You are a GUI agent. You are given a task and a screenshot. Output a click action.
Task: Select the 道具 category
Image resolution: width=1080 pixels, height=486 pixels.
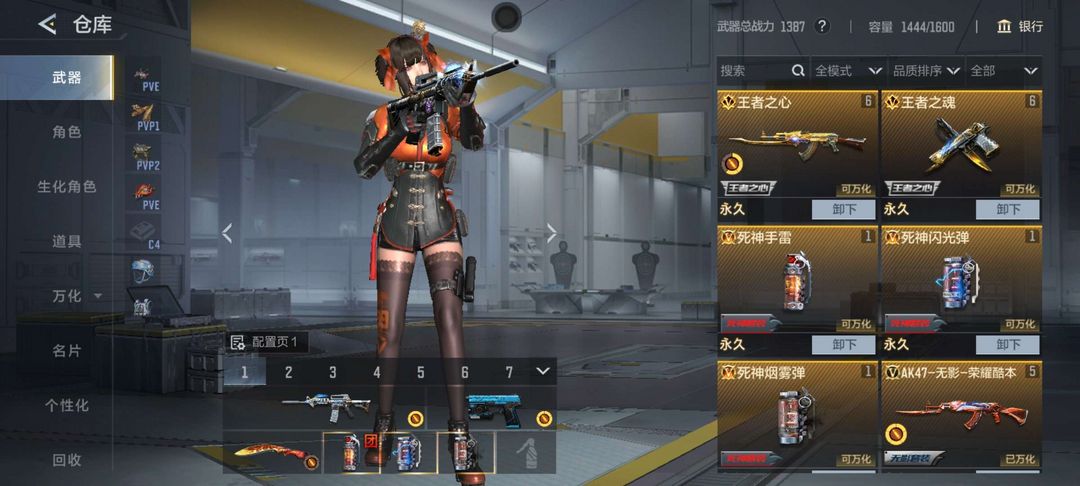67,242
